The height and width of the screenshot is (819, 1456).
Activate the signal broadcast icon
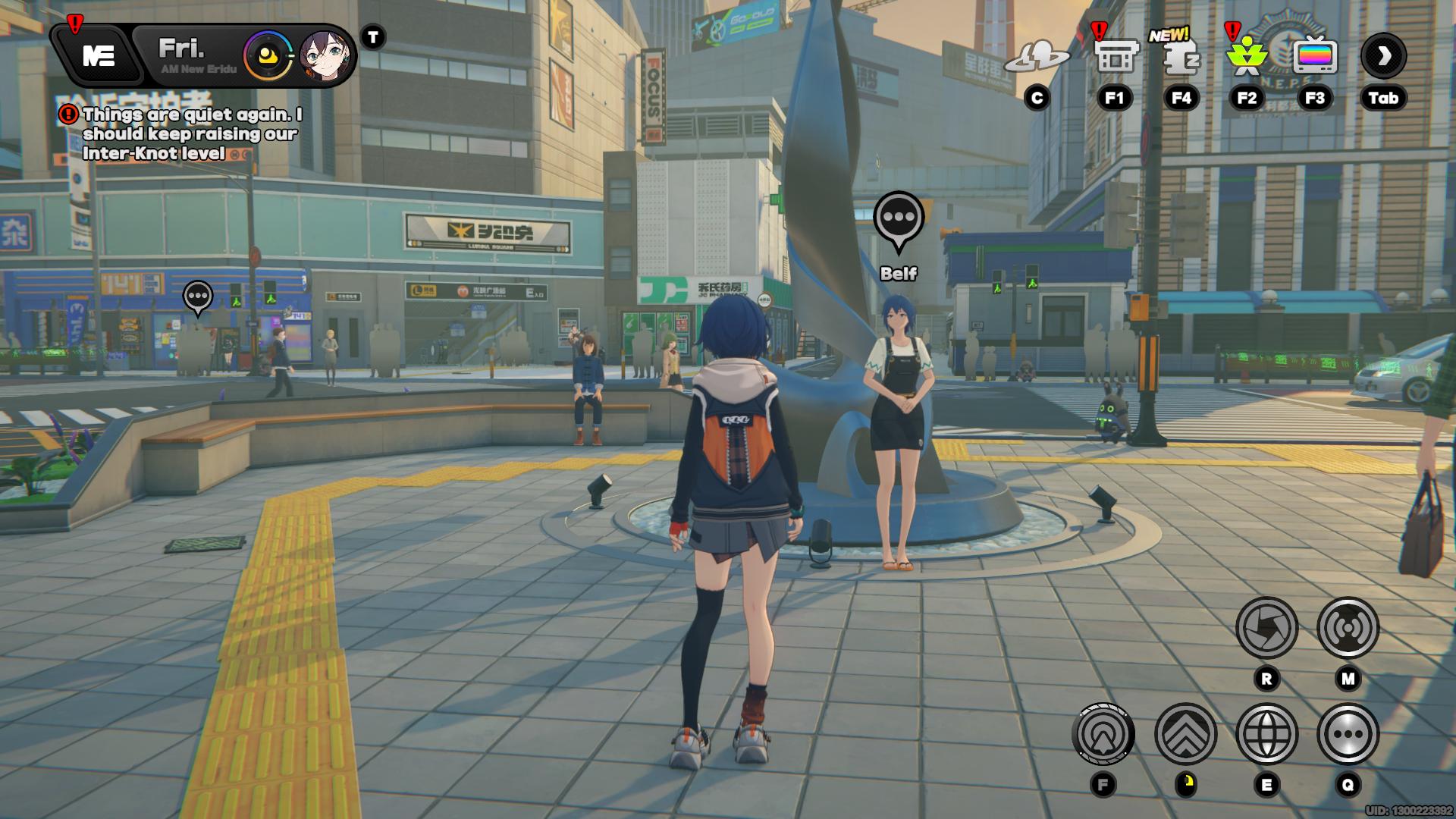pos(1348,628)
